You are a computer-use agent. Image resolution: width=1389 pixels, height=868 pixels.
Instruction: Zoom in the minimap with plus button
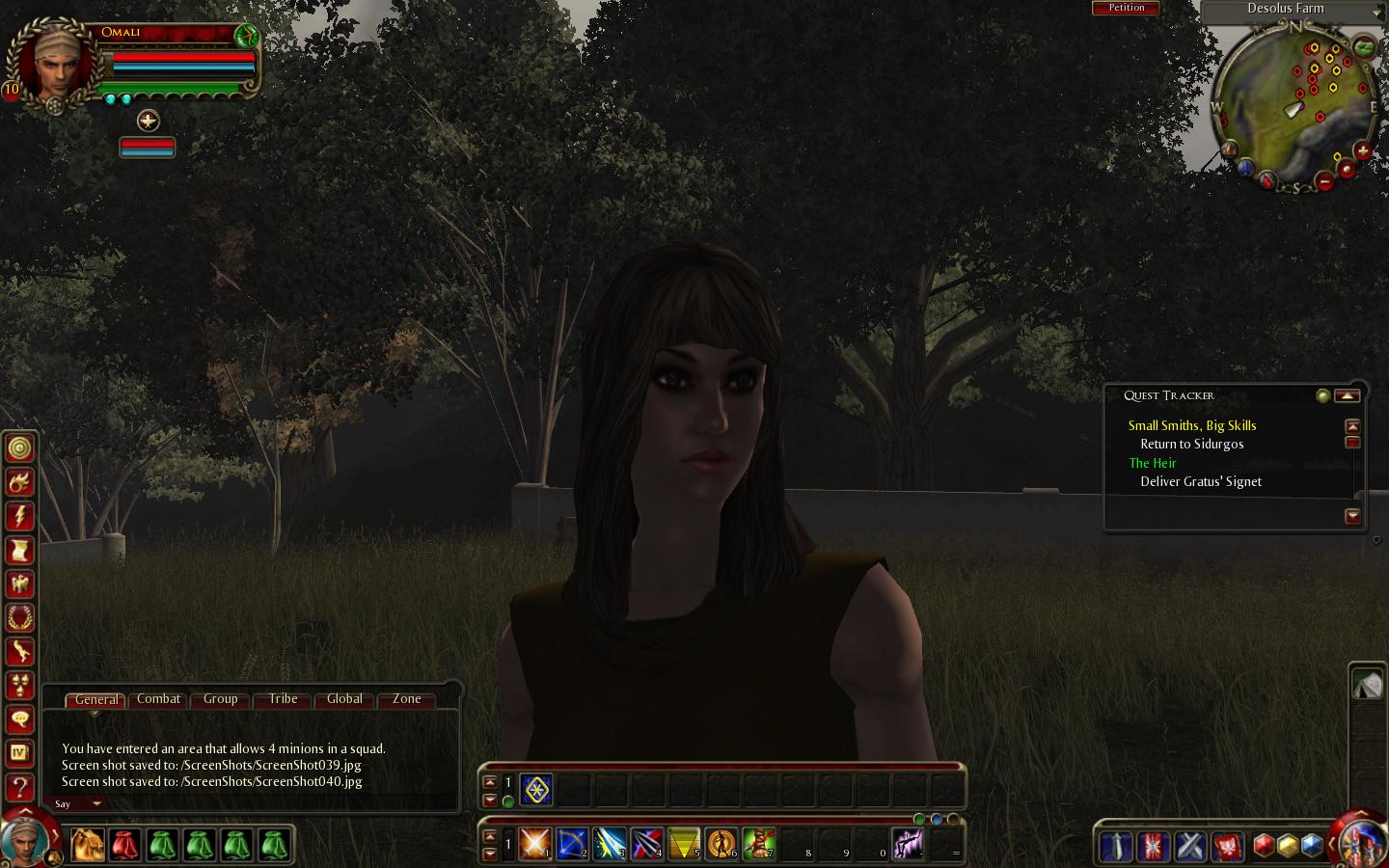(1362, 151)
